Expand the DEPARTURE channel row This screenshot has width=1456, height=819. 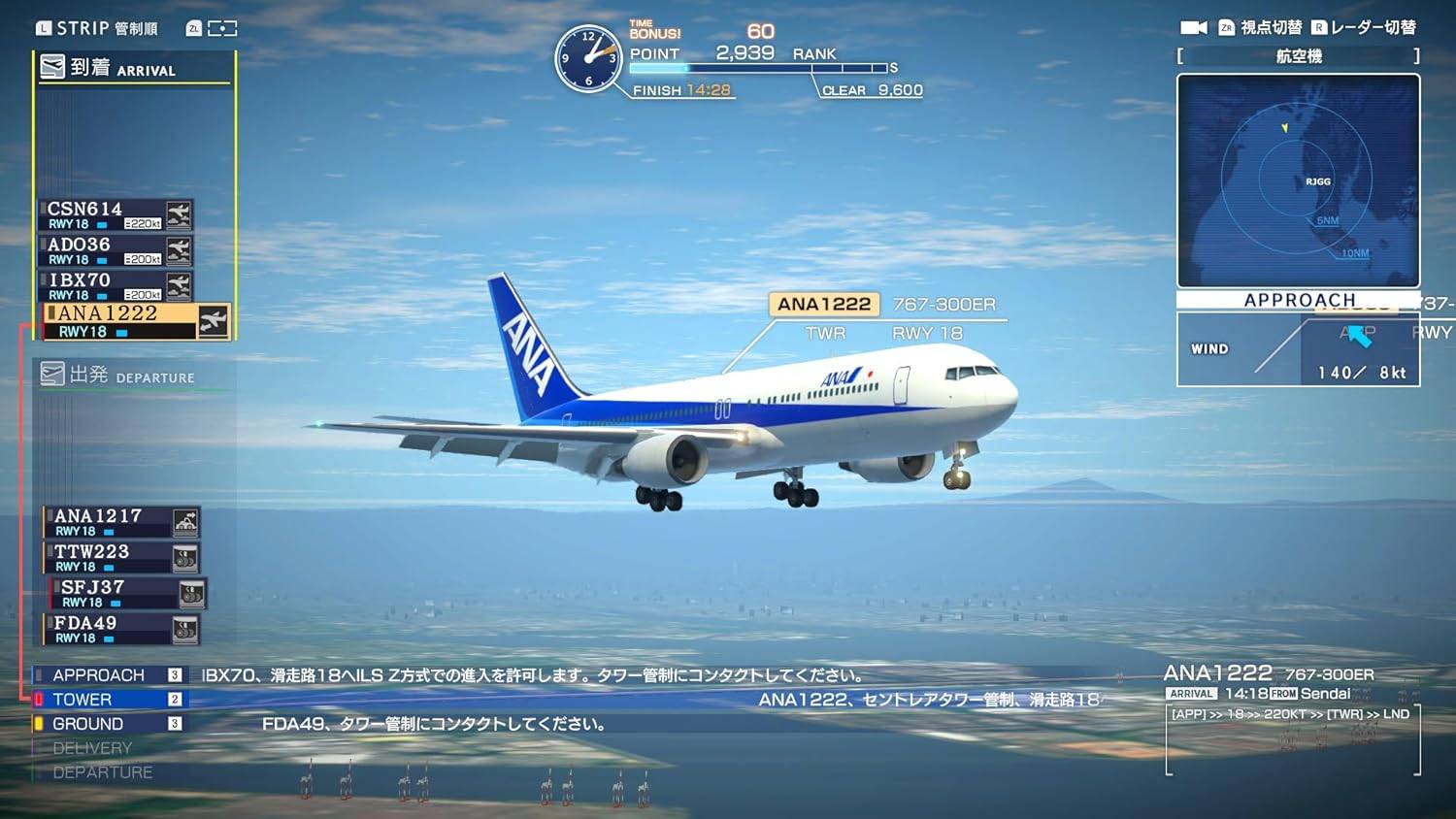pos(104,772)
